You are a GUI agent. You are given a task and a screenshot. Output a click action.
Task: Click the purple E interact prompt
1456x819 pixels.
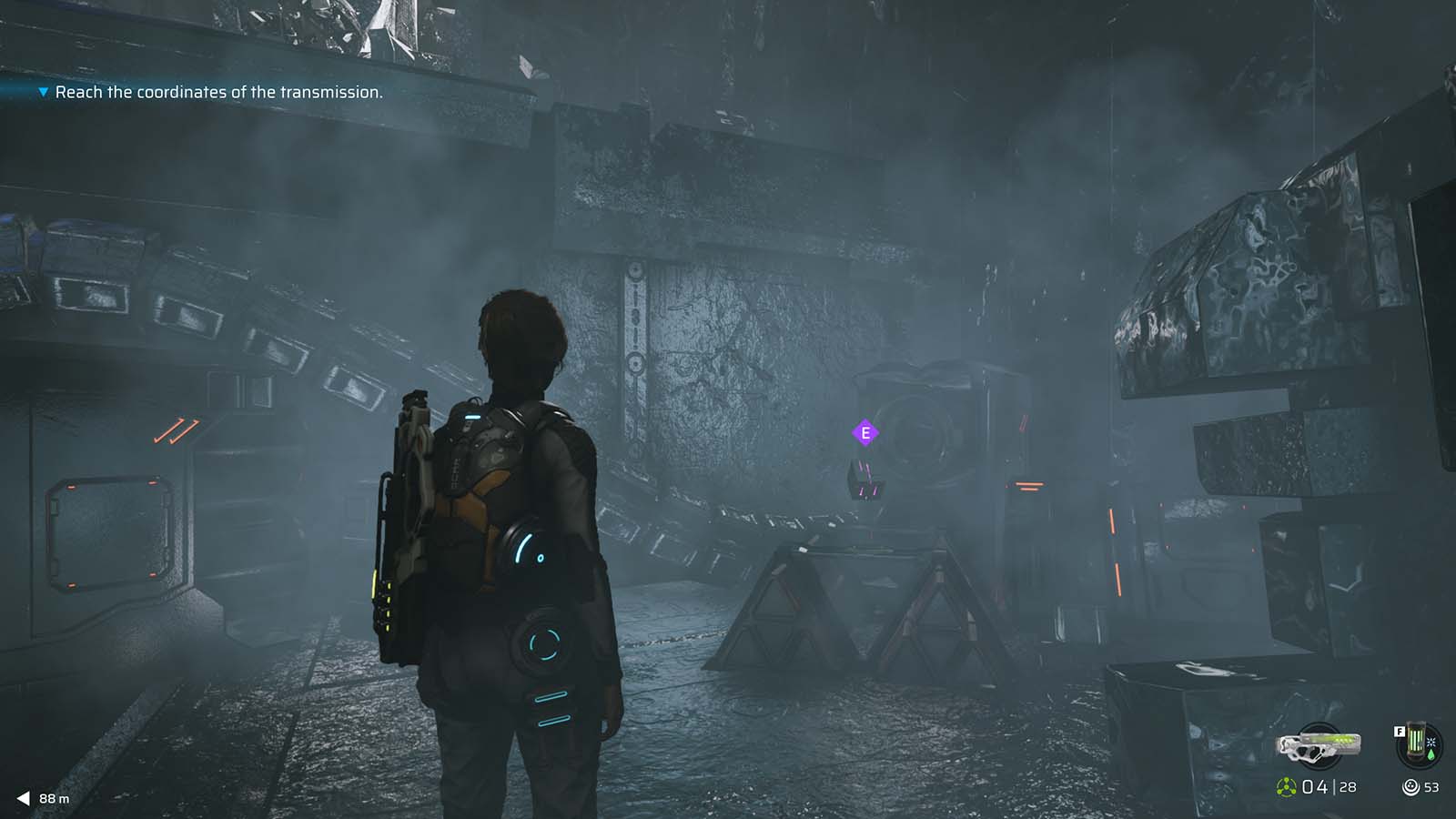[865, 434]
